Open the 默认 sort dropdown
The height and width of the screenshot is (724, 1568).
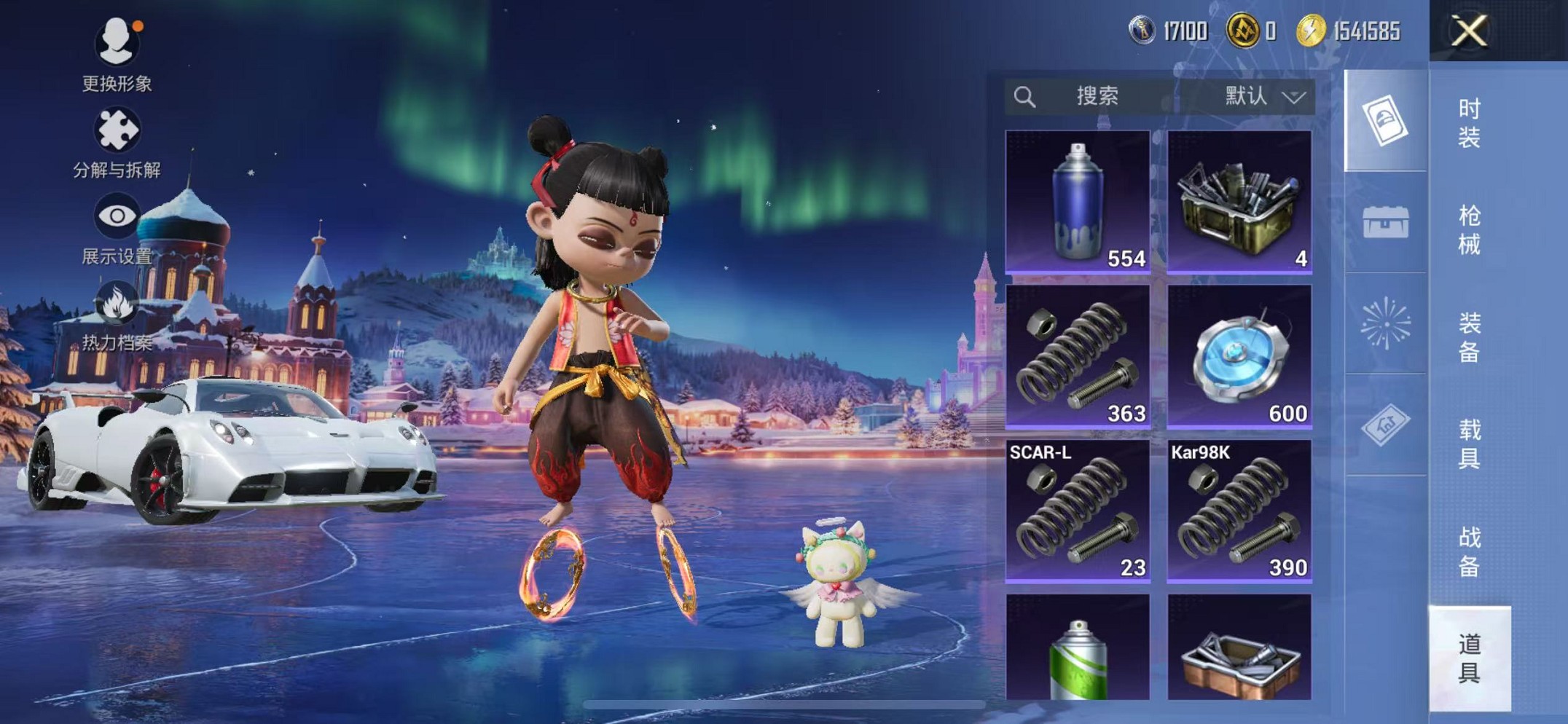coord(1263,96)
